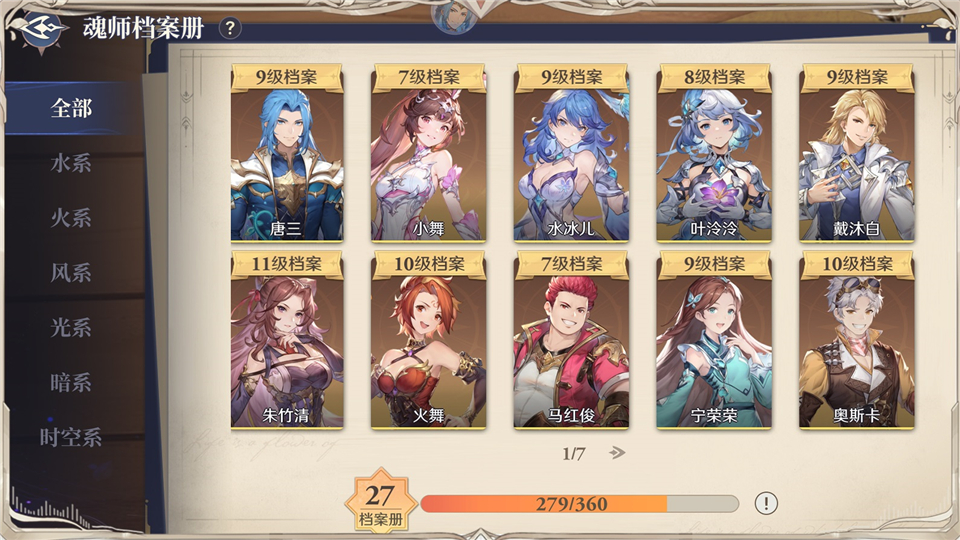Go to the next page arrow
Image resolution: width=960 pixels, height=540 pixels.
pyautogui.click(x=617, y=453)
